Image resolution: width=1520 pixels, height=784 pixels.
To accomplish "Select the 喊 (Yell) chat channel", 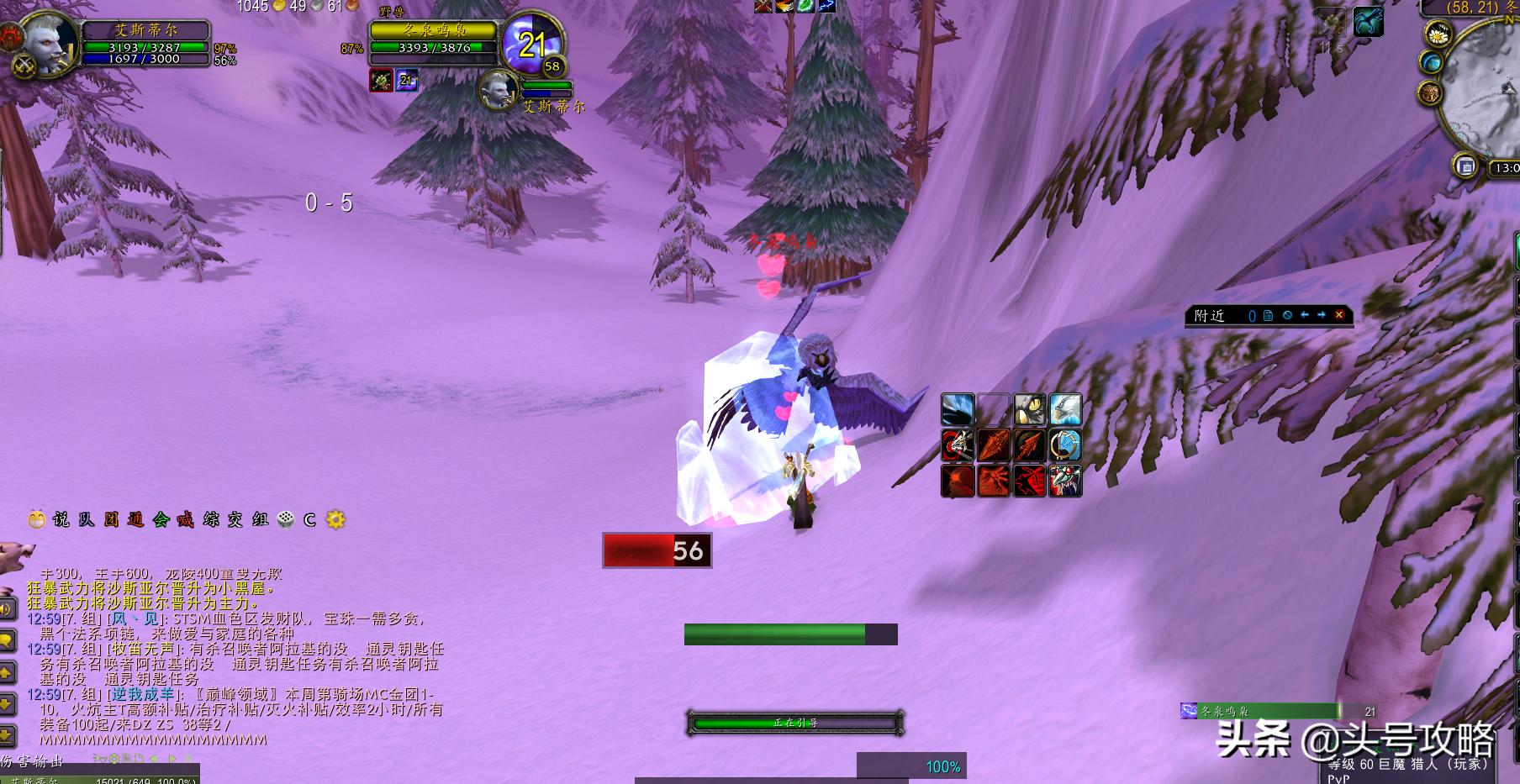I will [186, 519].
